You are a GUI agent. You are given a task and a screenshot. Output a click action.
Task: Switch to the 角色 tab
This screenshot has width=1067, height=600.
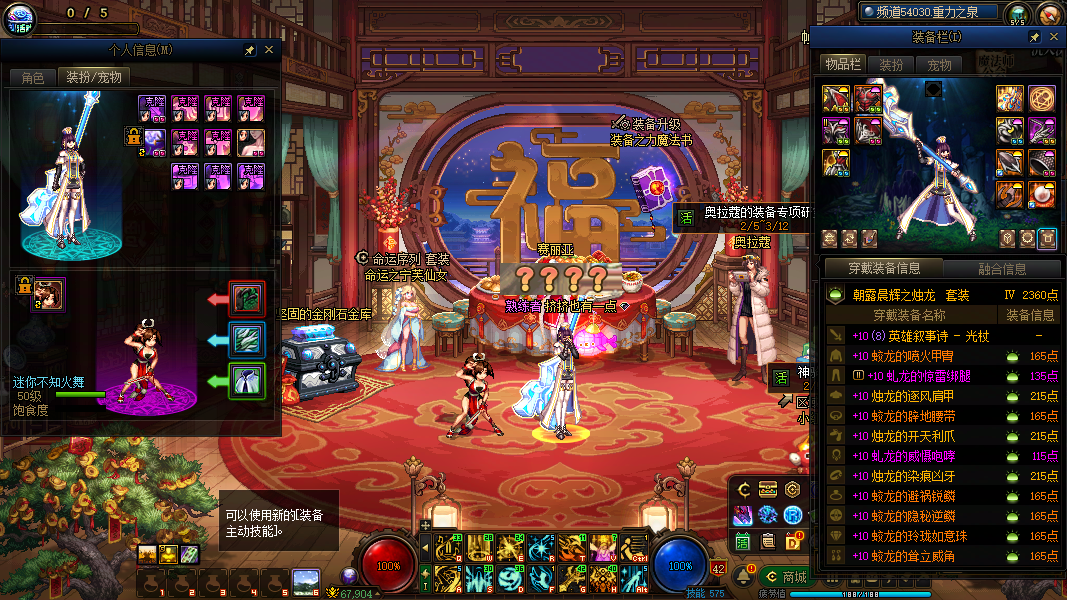[x=33, y=77]
